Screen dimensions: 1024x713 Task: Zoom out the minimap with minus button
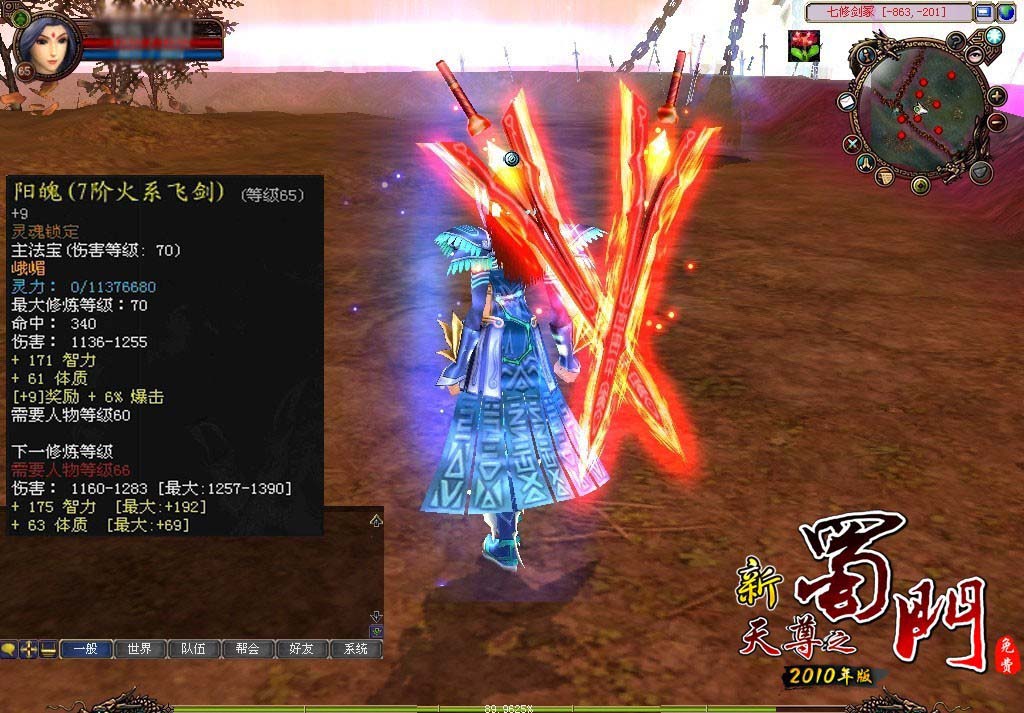(x=997, y=122)
